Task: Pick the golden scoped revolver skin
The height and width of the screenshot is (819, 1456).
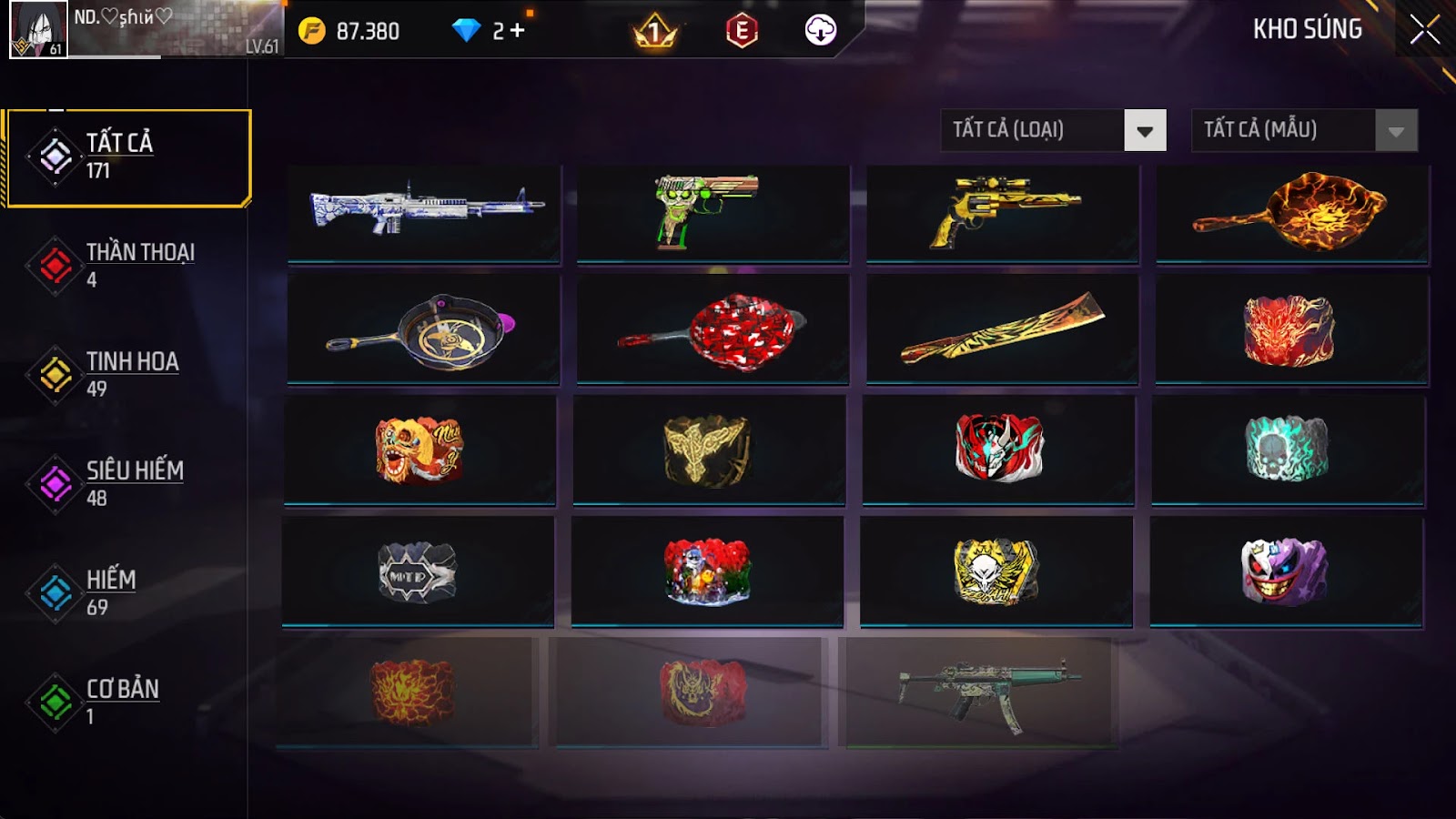Action: coord(1002,213)
